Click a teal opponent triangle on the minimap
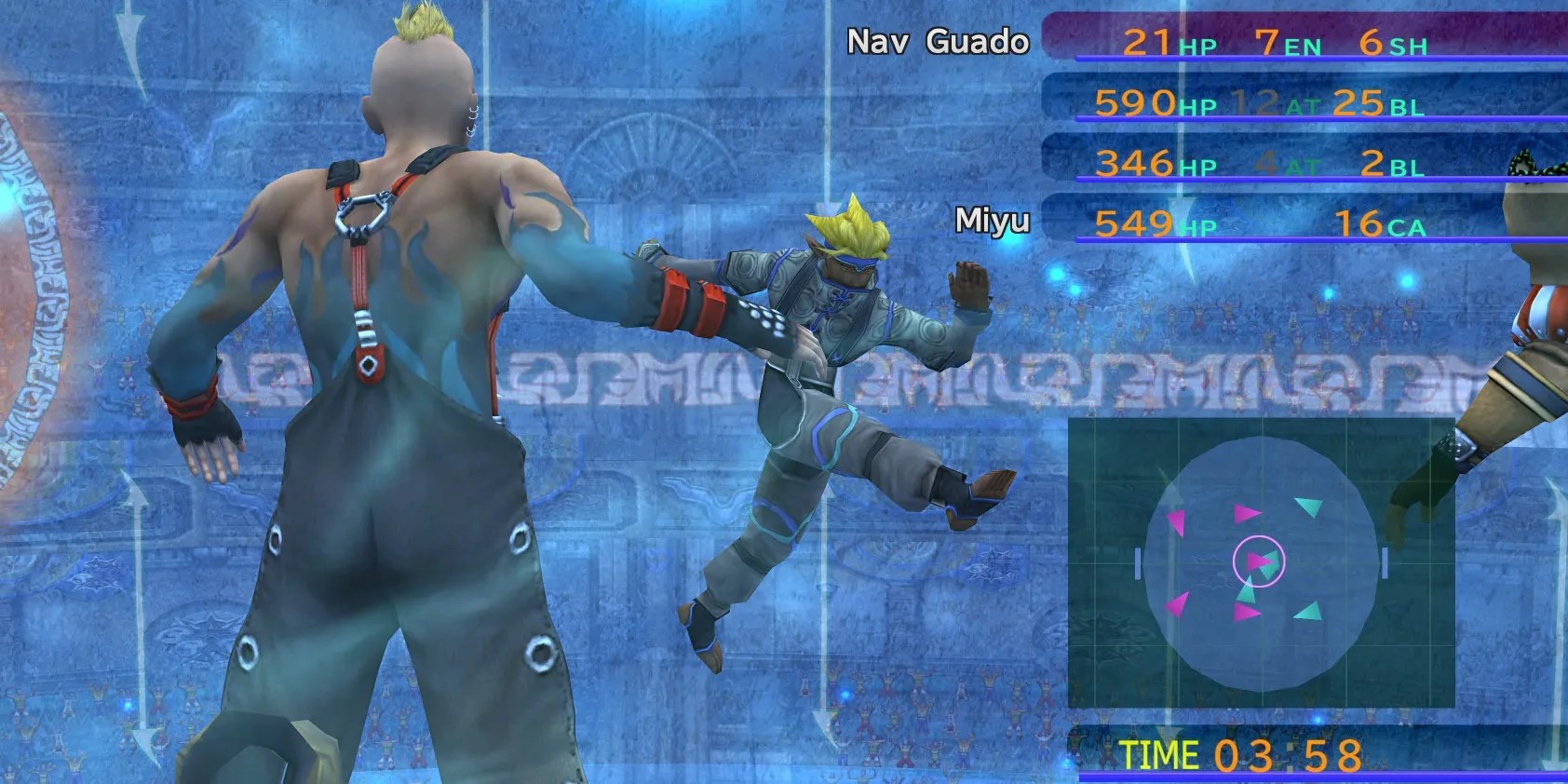 pyautogui.click(x=1307, y=504)
